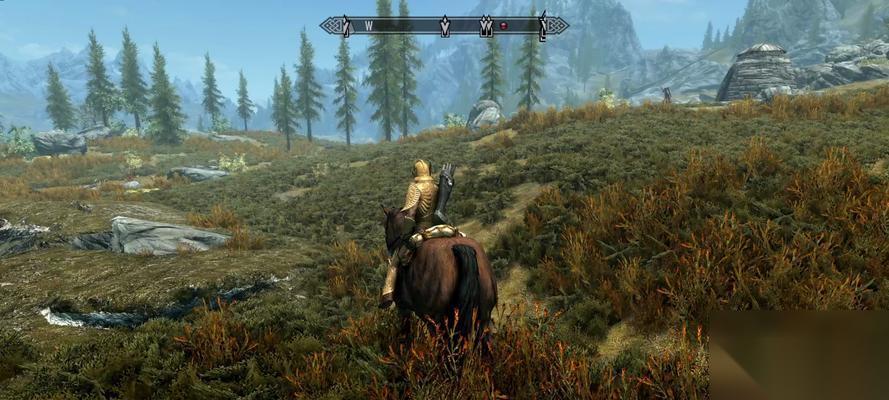Image resolution: width=889 pixels, height=400 pixels.
Task: Click the red enemy dot on the compass
Action: [505, 25]
